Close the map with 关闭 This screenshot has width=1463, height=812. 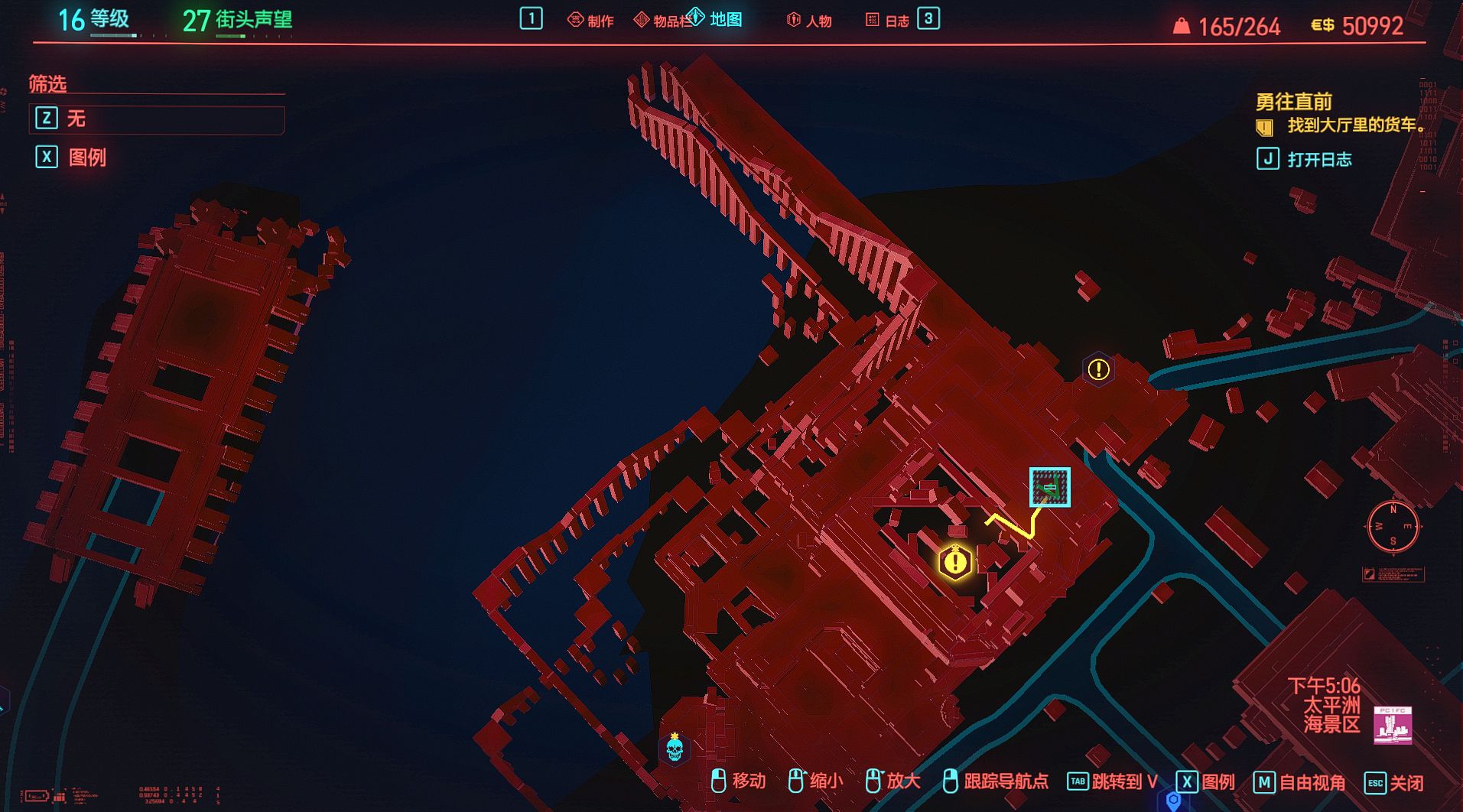click(x=1396, y=782)
